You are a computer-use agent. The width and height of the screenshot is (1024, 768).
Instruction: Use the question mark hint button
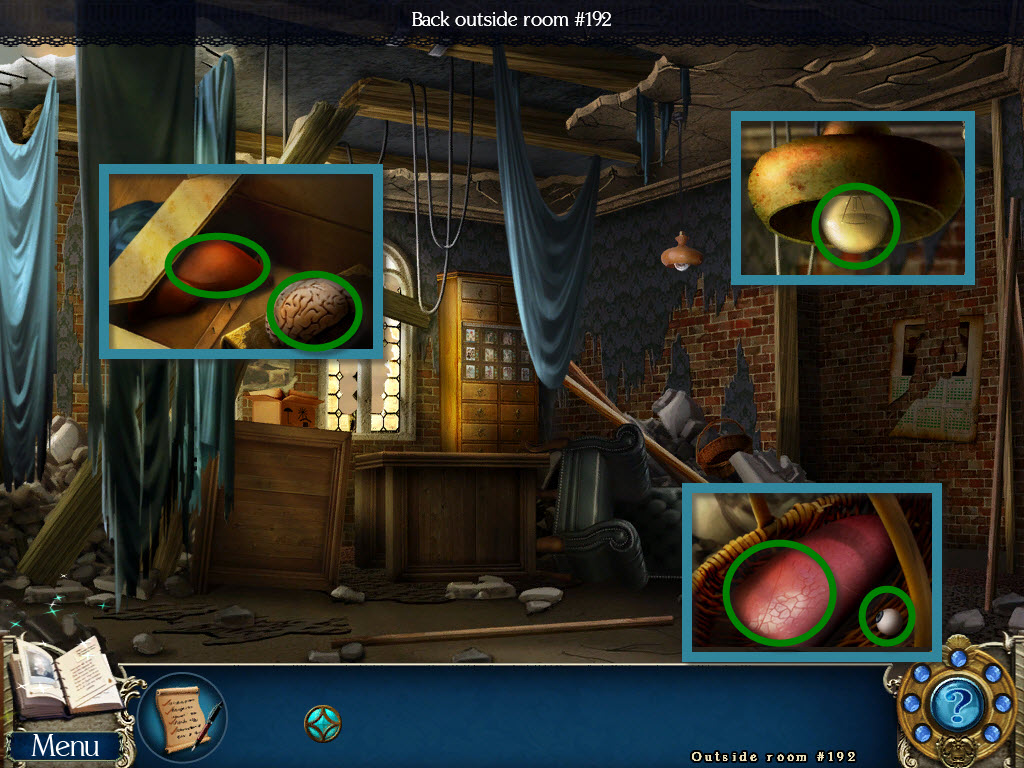click(x=951, y=706)
